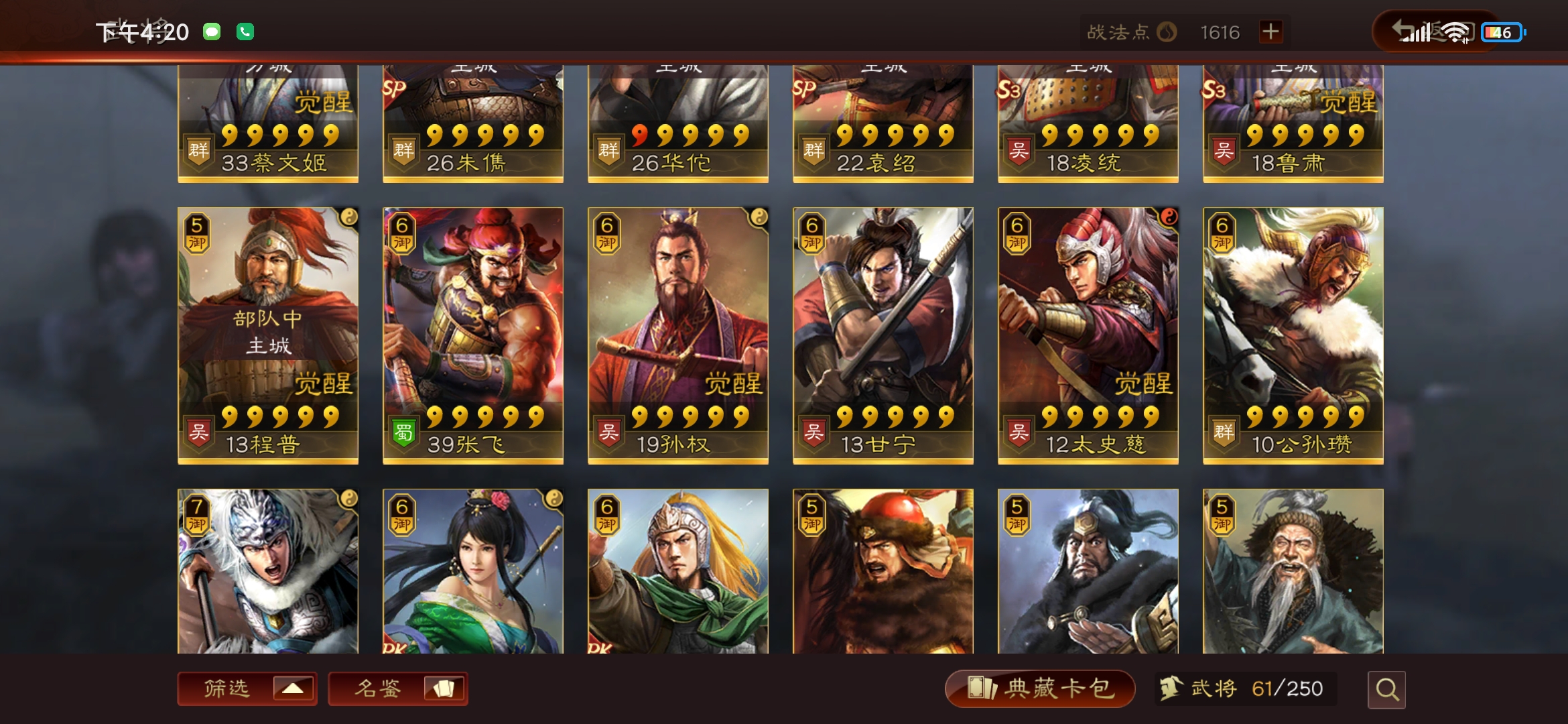This screenshot has height=724, width=1568.
Task: Add more 战法点 with plus button
Action: (x=1270, y=32)
